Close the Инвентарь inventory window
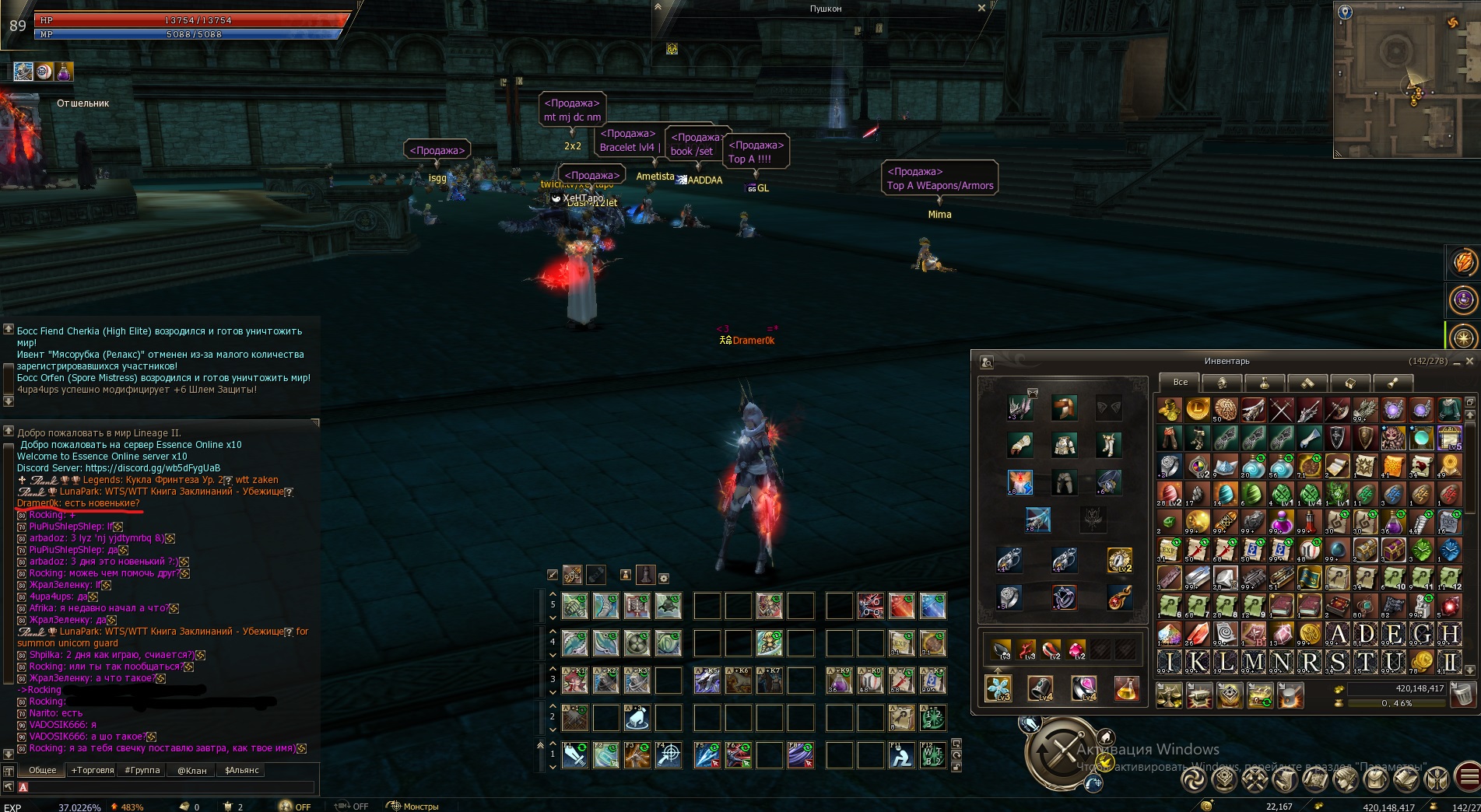The height and width of the screenshot is (812, 1481). coord(1469,361)
